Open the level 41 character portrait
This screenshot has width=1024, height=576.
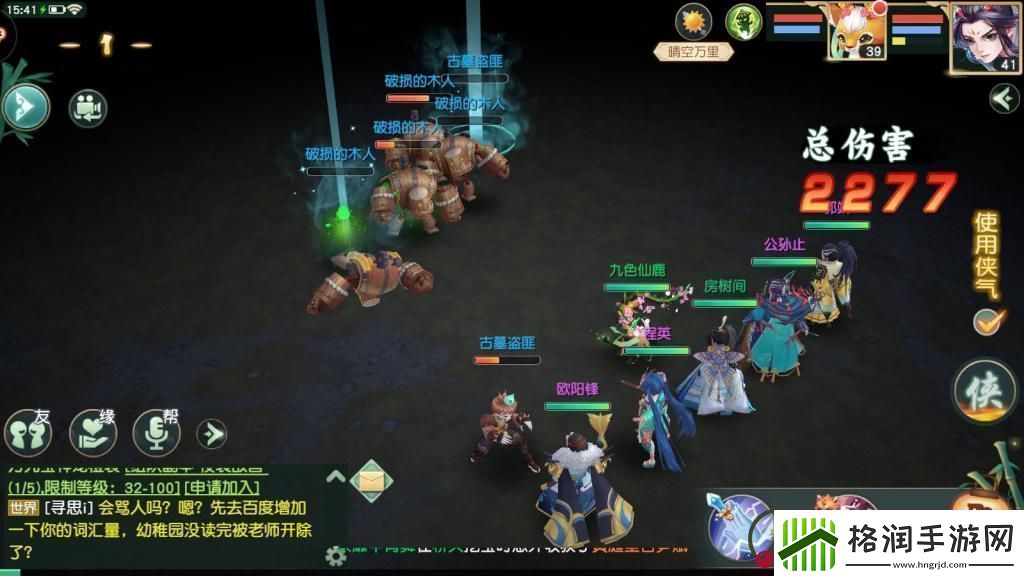(985, 38)
